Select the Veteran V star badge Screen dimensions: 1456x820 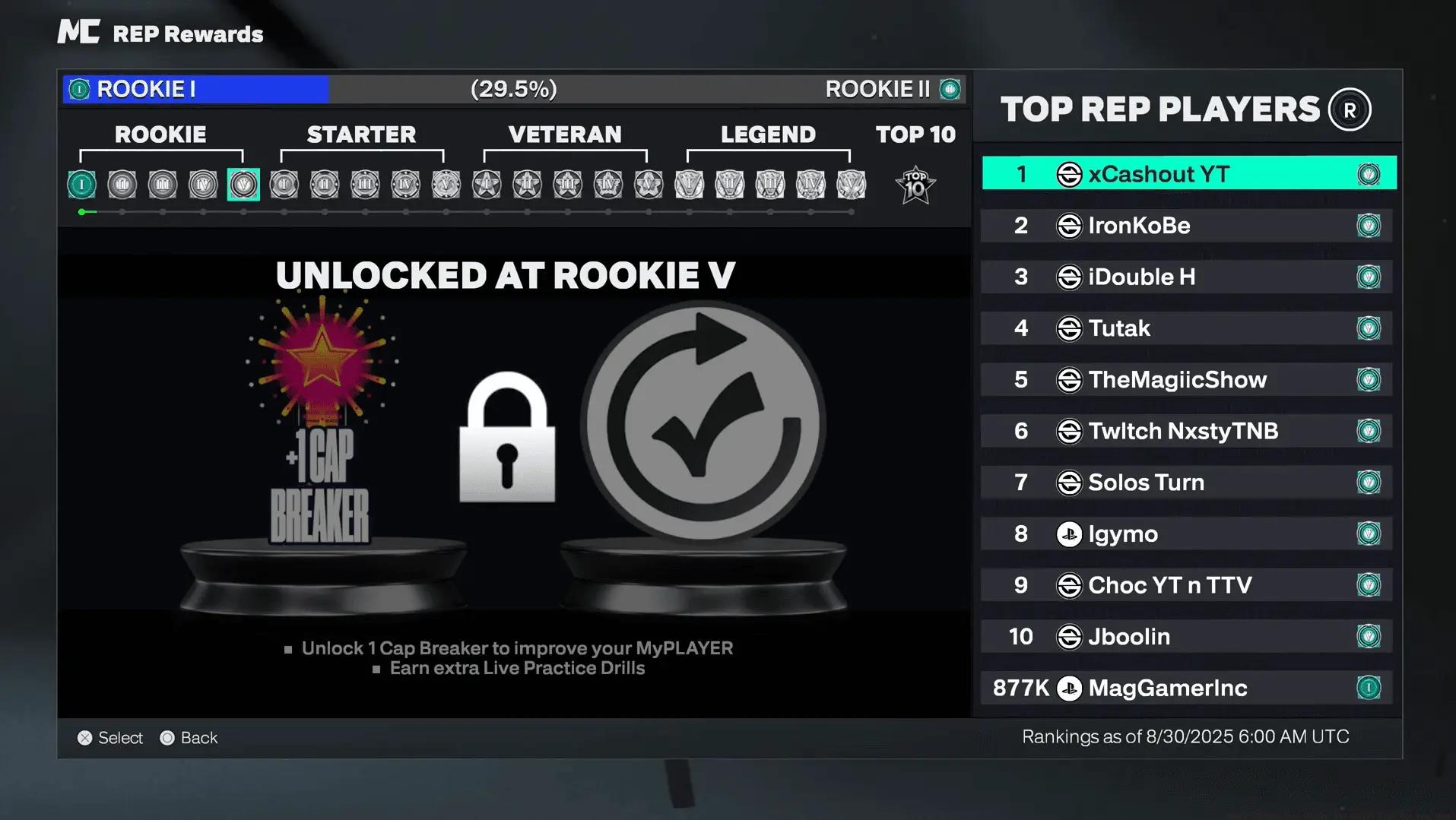coord(649,185)
